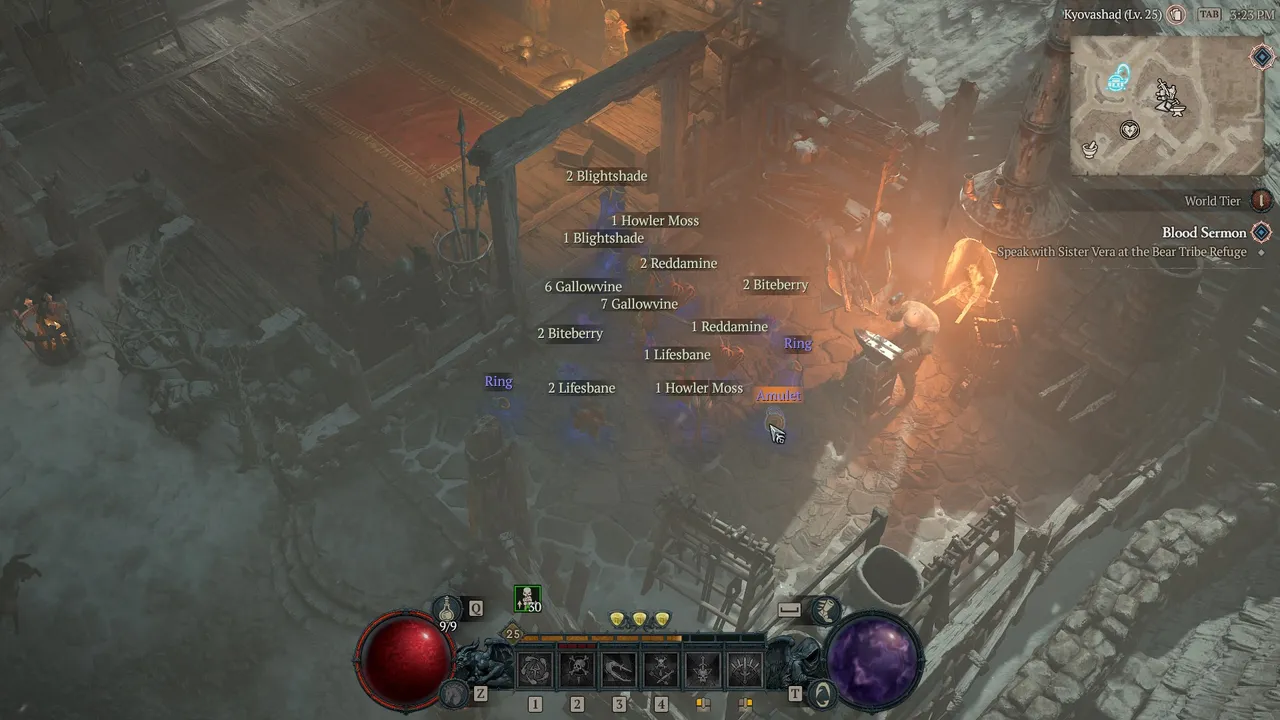The height and width of the screenshot is (720, 1280).
Task: Click the skeleton buff icon
Action: [527, 599]
